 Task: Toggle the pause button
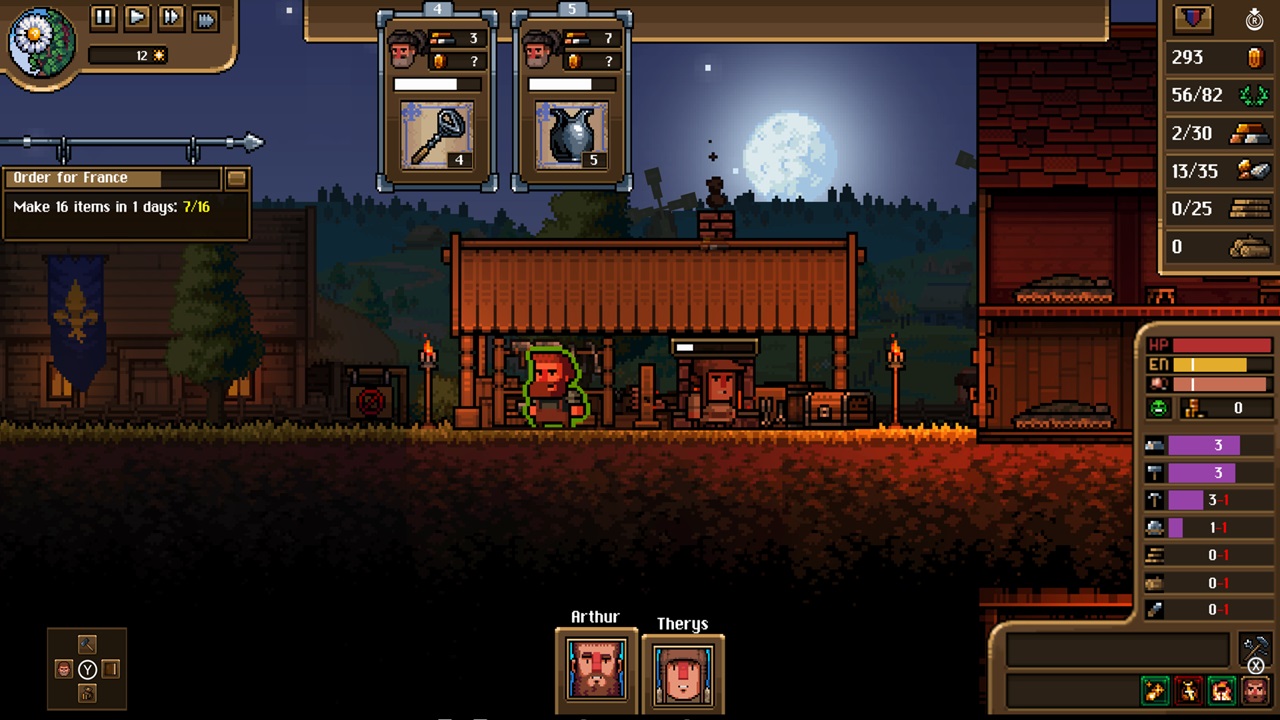(103, 17)
